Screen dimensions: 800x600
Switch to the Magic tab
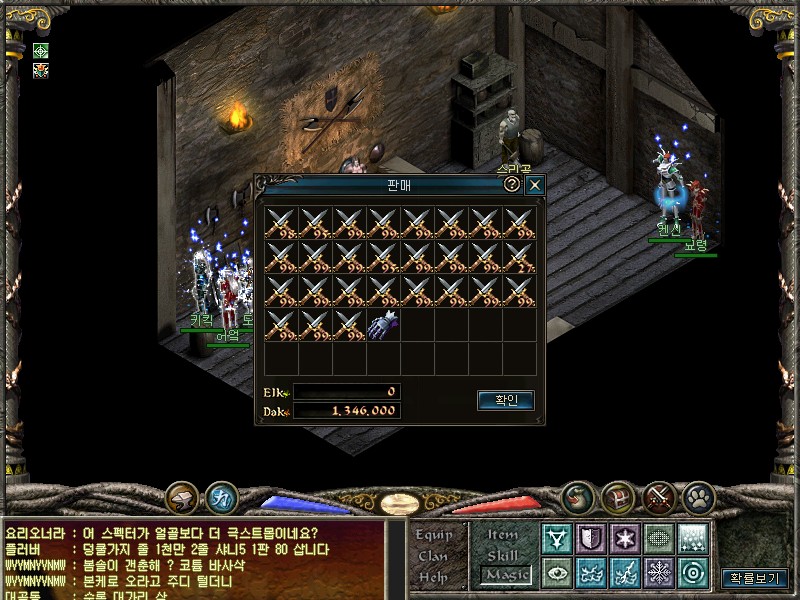[x=503, y=575]
